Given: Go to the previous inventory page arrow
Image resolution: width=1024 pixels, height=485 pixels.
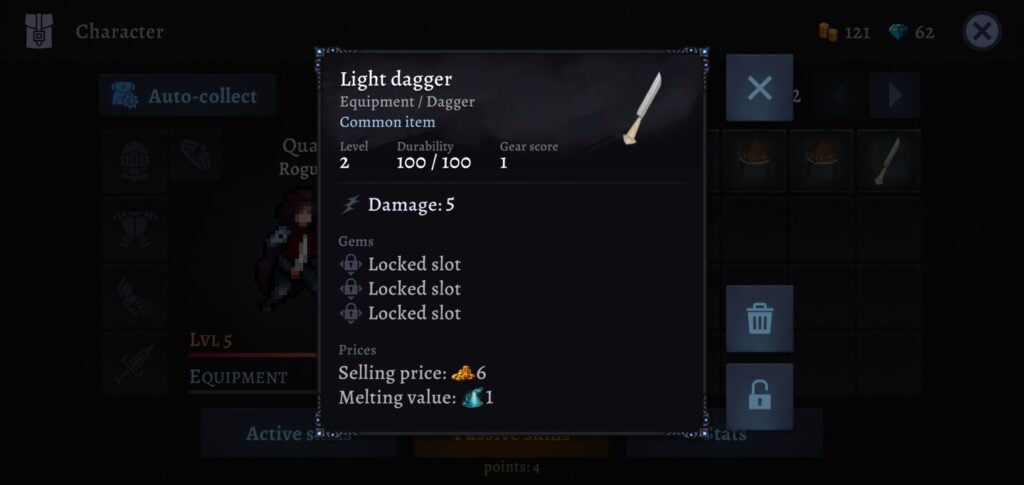Looking at the screenshot, I should point(838,96).
